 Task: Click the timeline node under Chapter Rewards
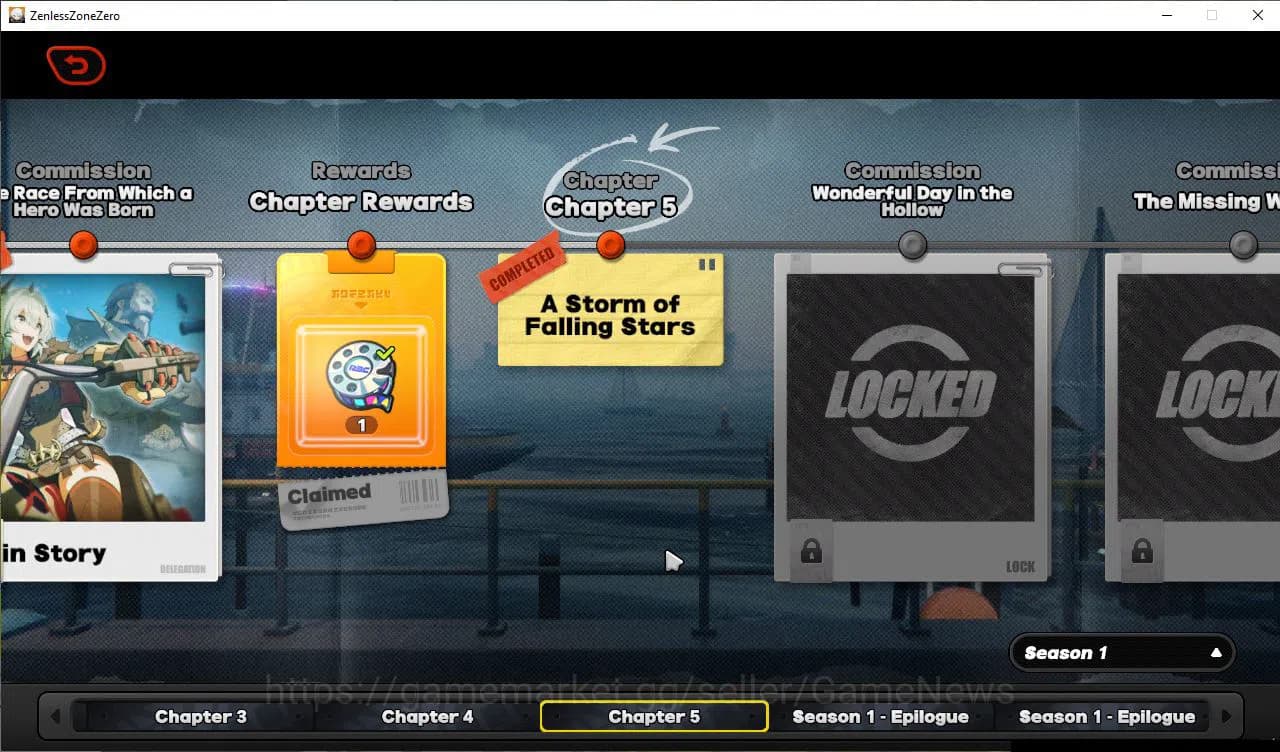coord(361,245)
